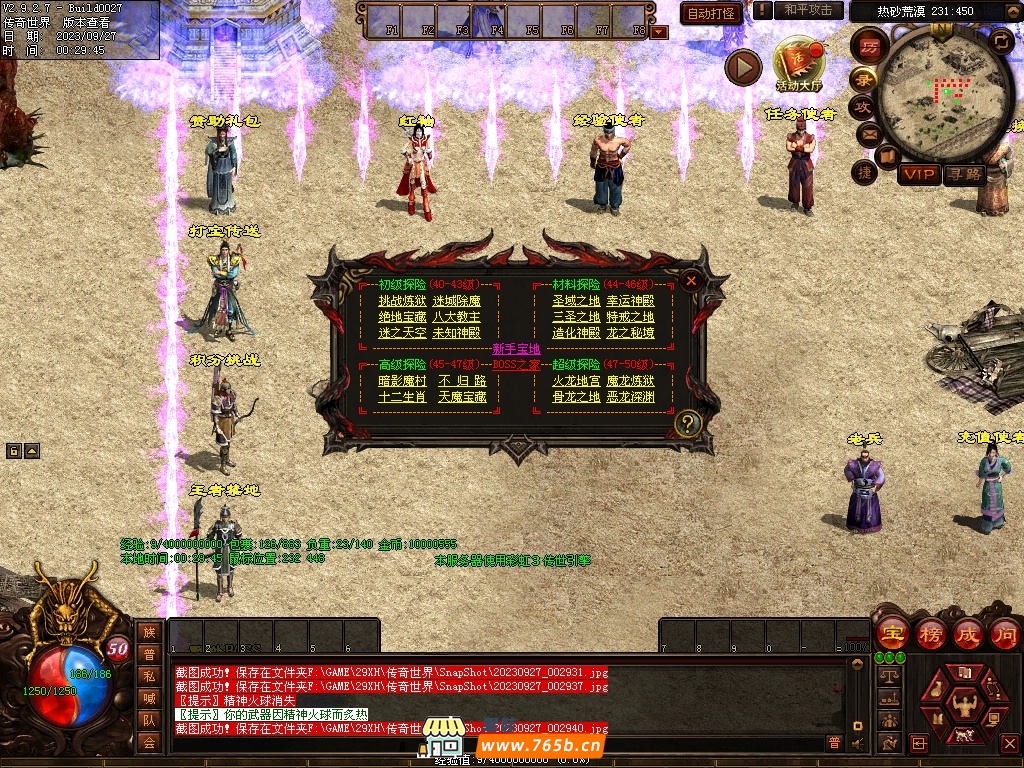Image resolution: width=1024 pixels, height=768 pixels.
Task: Switch the 和平攻击 attack mode
Action: (807, 10)
